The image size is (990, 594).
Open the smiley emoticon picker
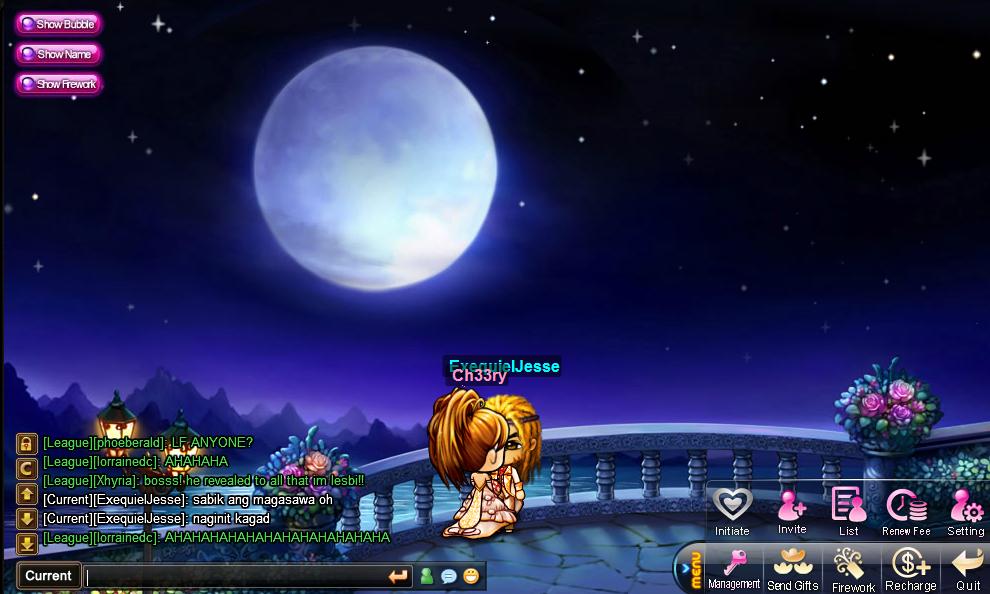[471, 576]
